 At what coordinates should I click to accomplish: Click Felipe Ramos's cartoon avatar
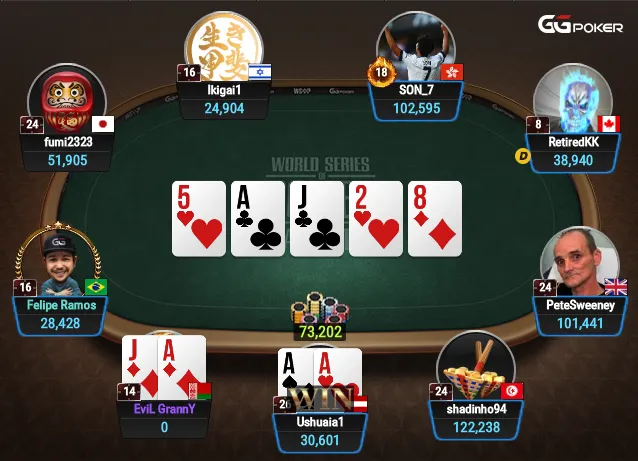60,264
